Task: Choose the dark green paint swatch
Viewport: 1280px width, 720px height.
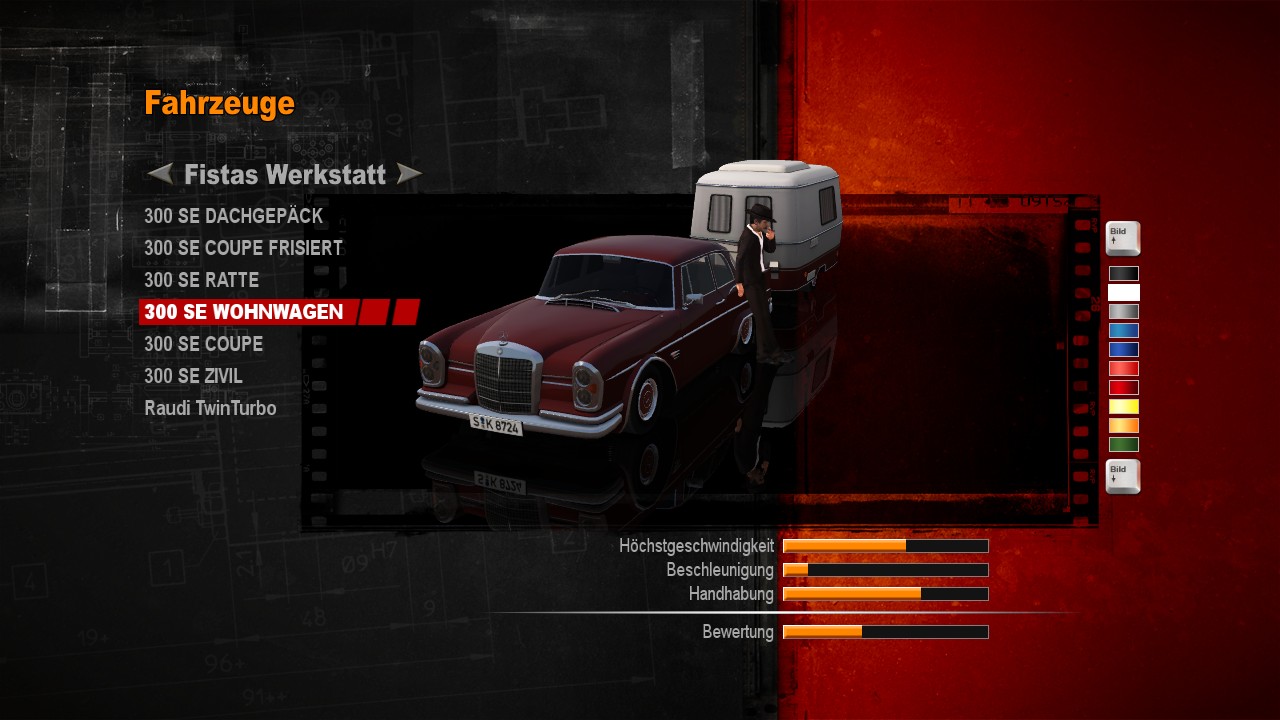Action: [x=1123, y=445]
